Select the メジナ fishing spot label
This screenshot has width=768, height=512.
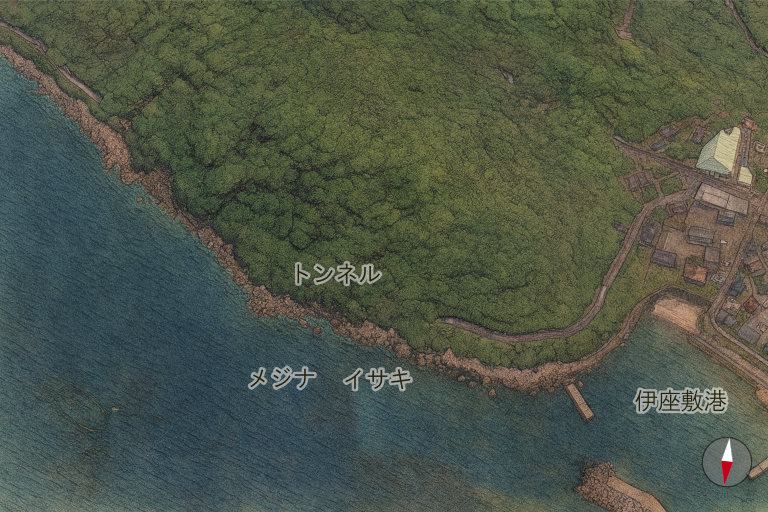pos(282,379)
